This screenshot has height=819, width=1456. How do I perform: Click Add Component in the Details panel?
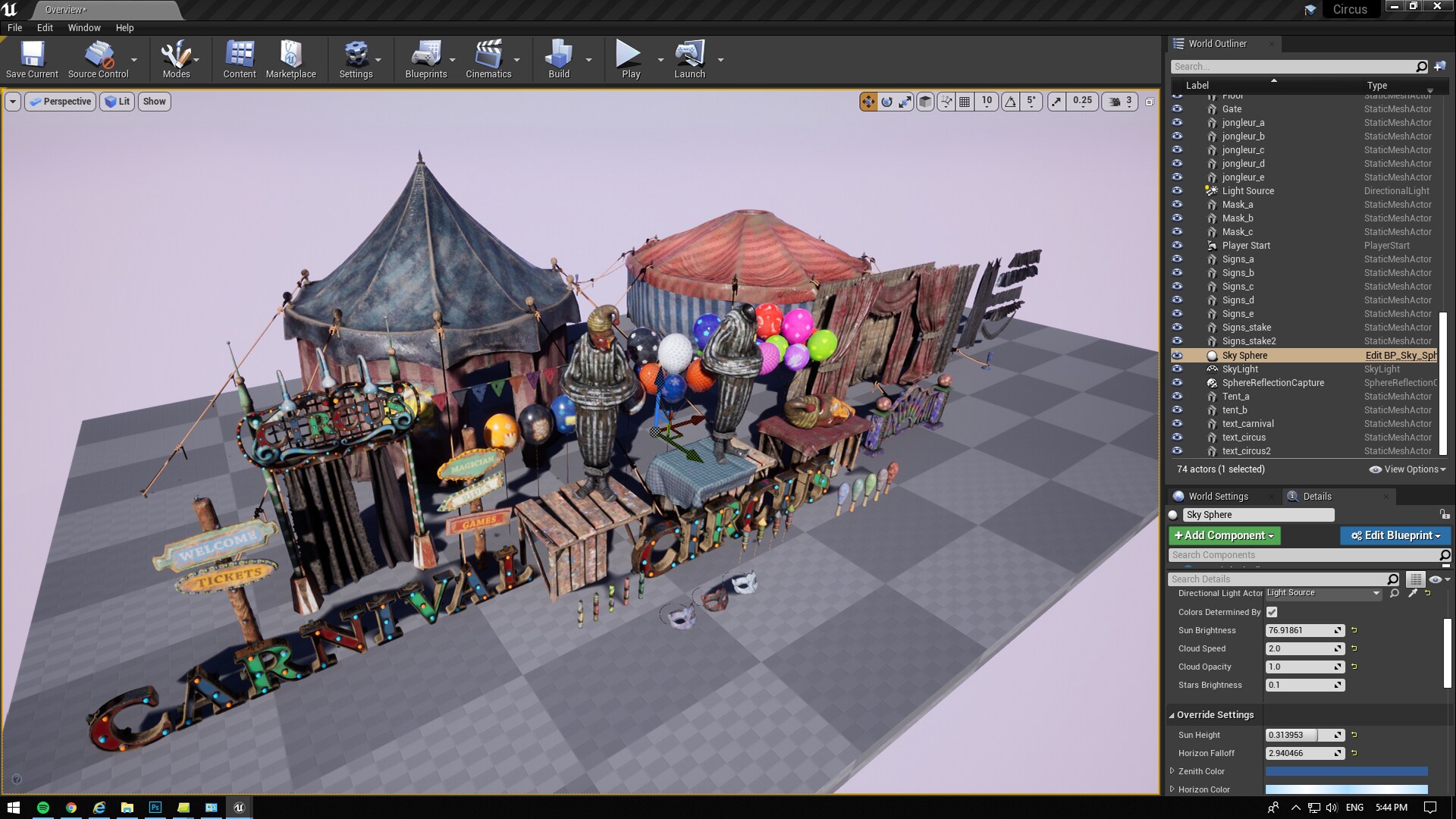[x=1223, y=535]
